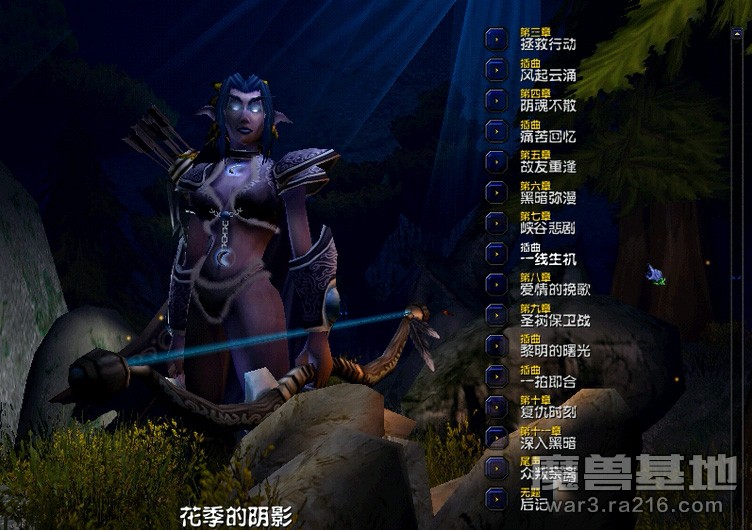The width and height of the screenshot is (752, 530).
Task: Select chapter three 拯救行动
Action: pos(497,39)
